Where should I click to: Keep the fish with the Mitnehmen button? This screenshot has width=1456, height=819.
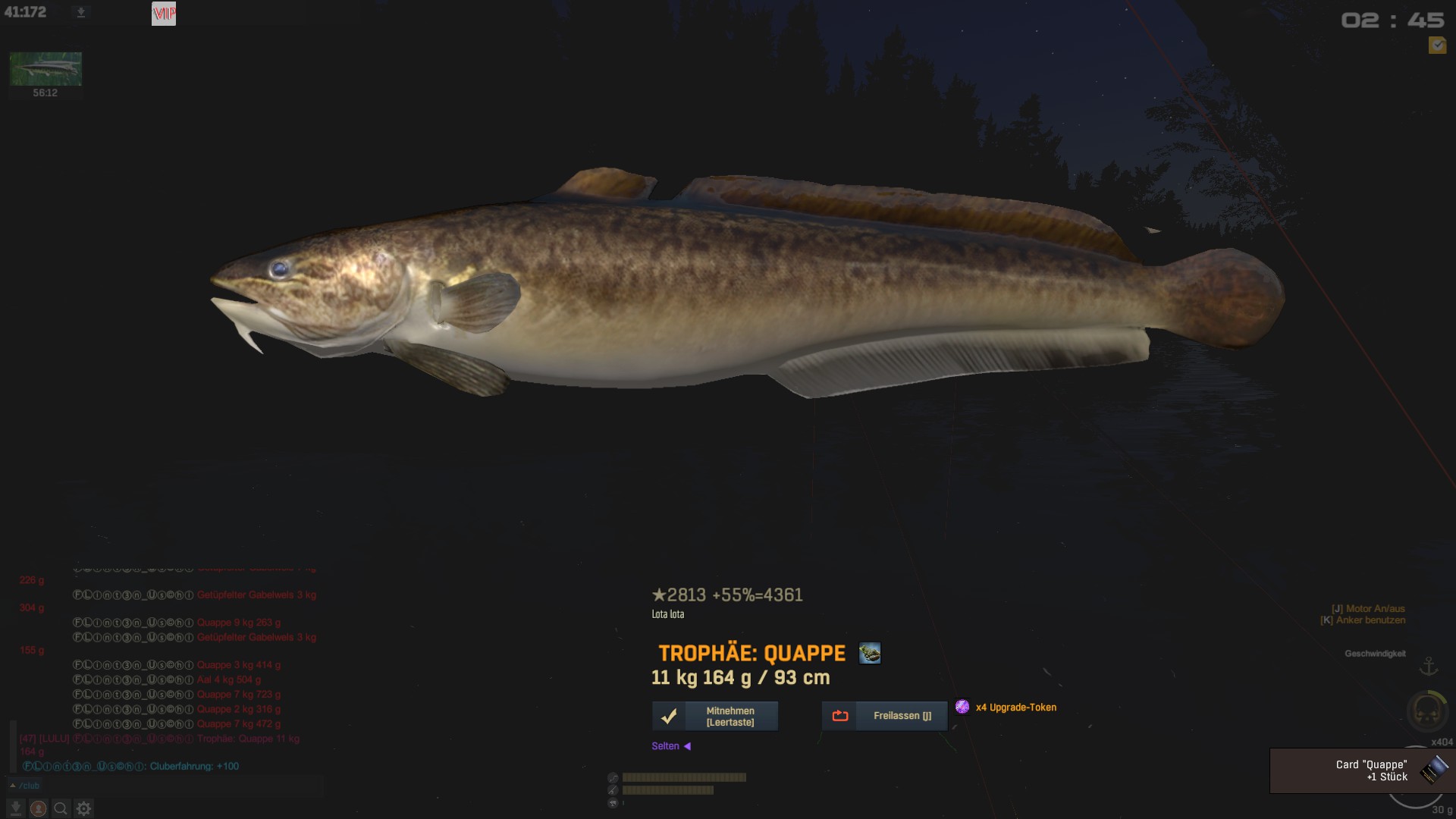[715, 716]
